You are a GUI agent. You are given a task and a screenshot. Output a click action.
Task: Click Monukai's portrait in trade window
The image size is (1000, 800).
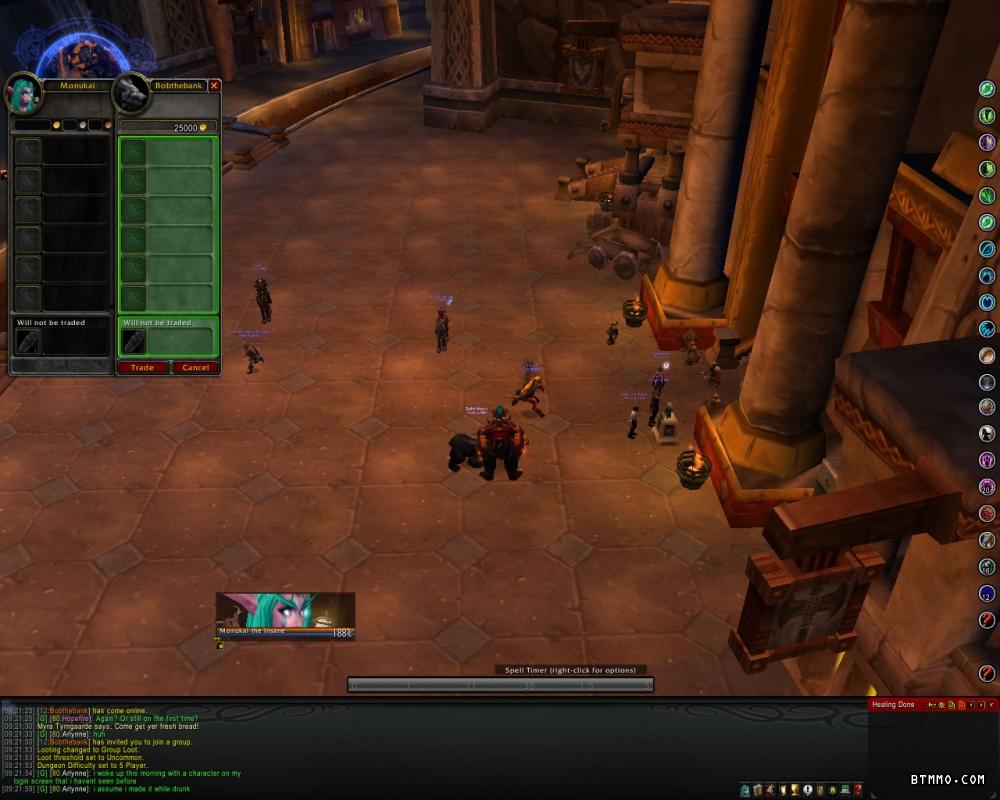(24, 92)
